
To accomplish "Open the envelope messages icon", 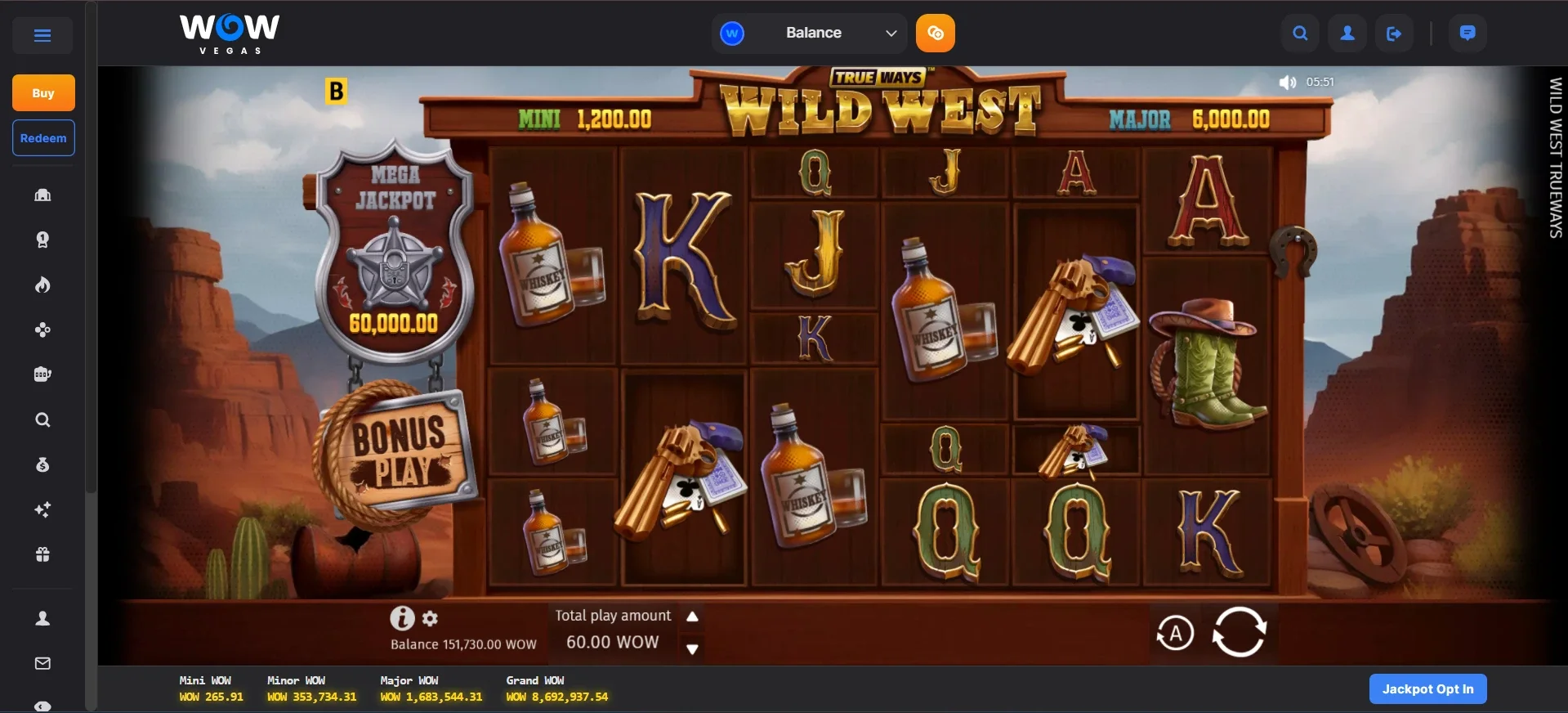I will tap(42, 664).
